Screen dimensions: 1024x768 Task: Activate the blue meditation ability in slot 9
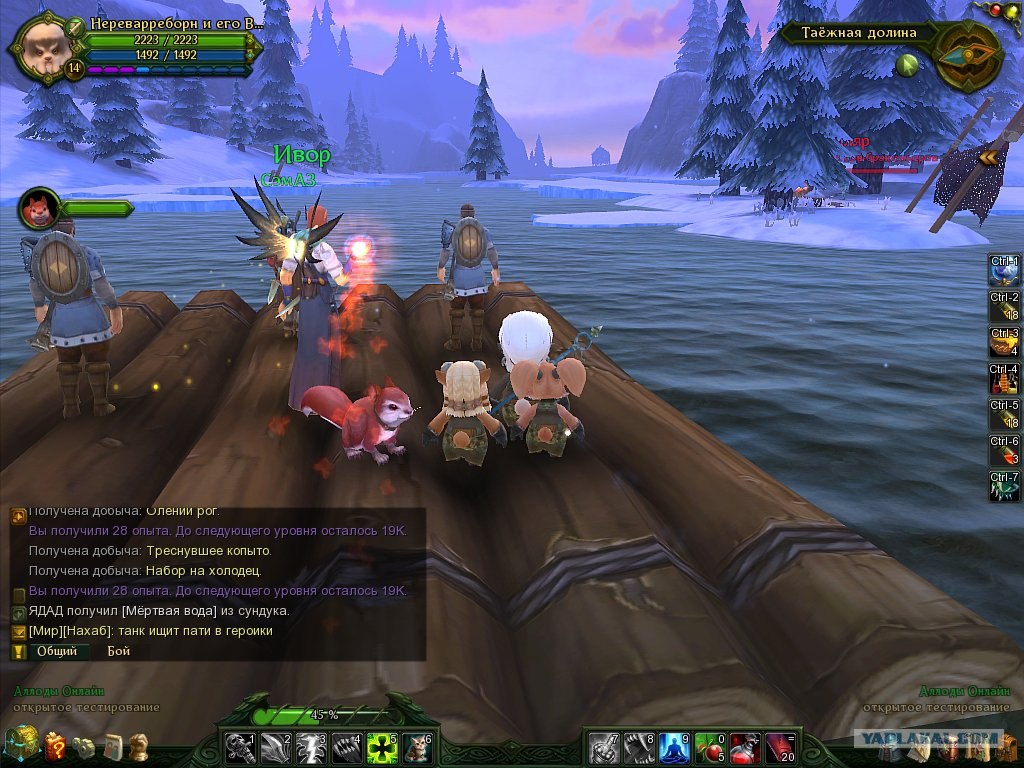pos(672,747)
